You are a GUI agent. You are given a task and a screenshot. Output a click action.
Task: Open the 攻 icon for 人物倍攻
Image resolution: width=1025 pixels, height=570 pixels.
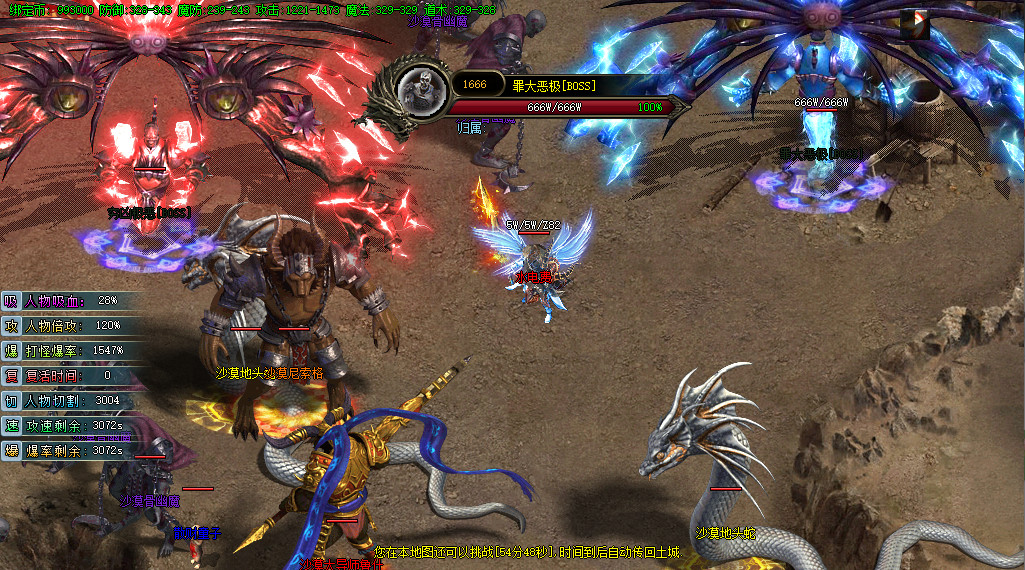click(x=11, y=325)
